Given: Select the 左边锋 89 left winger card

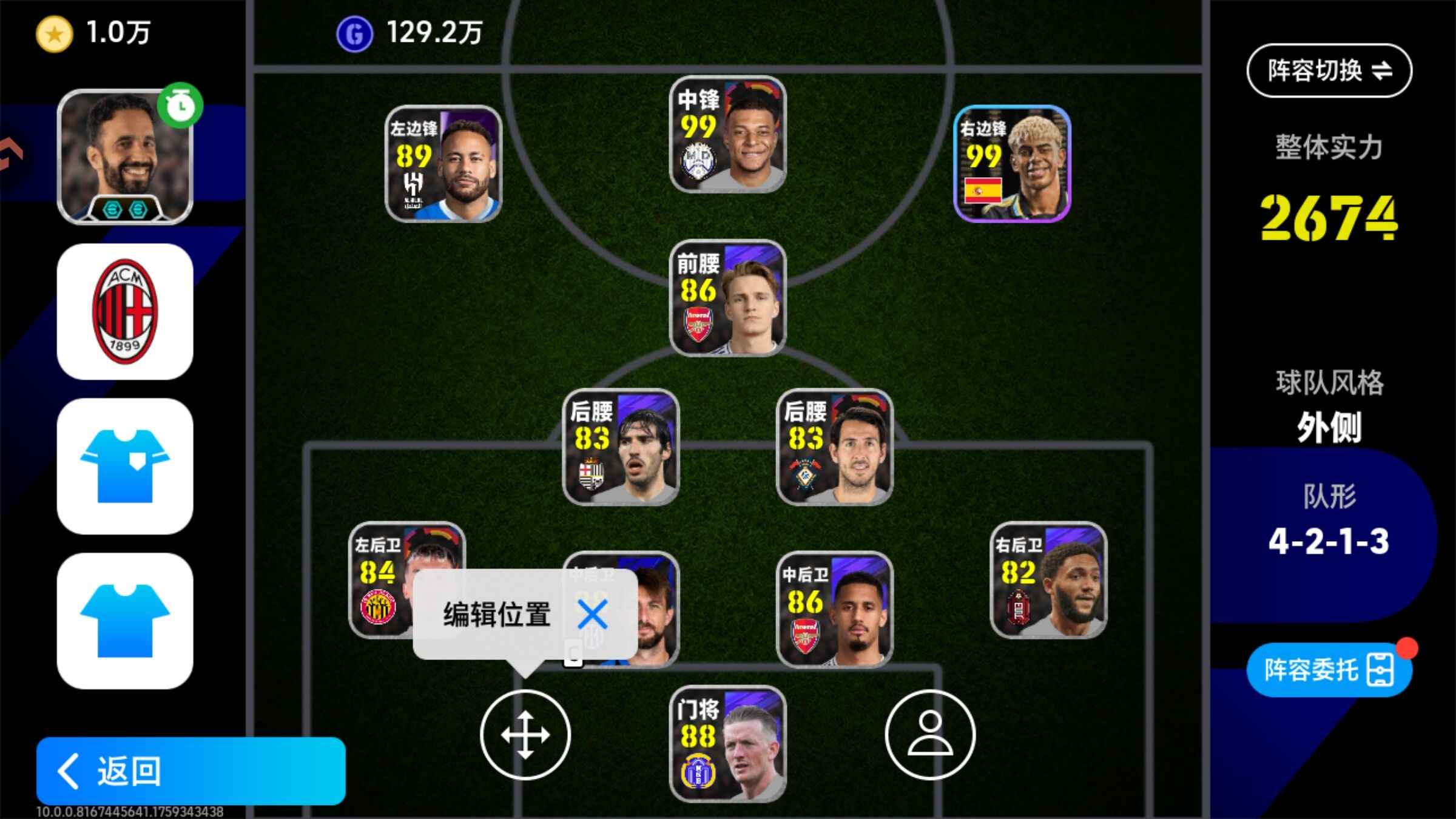Looking at the screenshot, I should pyautogui.click(x=443, y=164).
